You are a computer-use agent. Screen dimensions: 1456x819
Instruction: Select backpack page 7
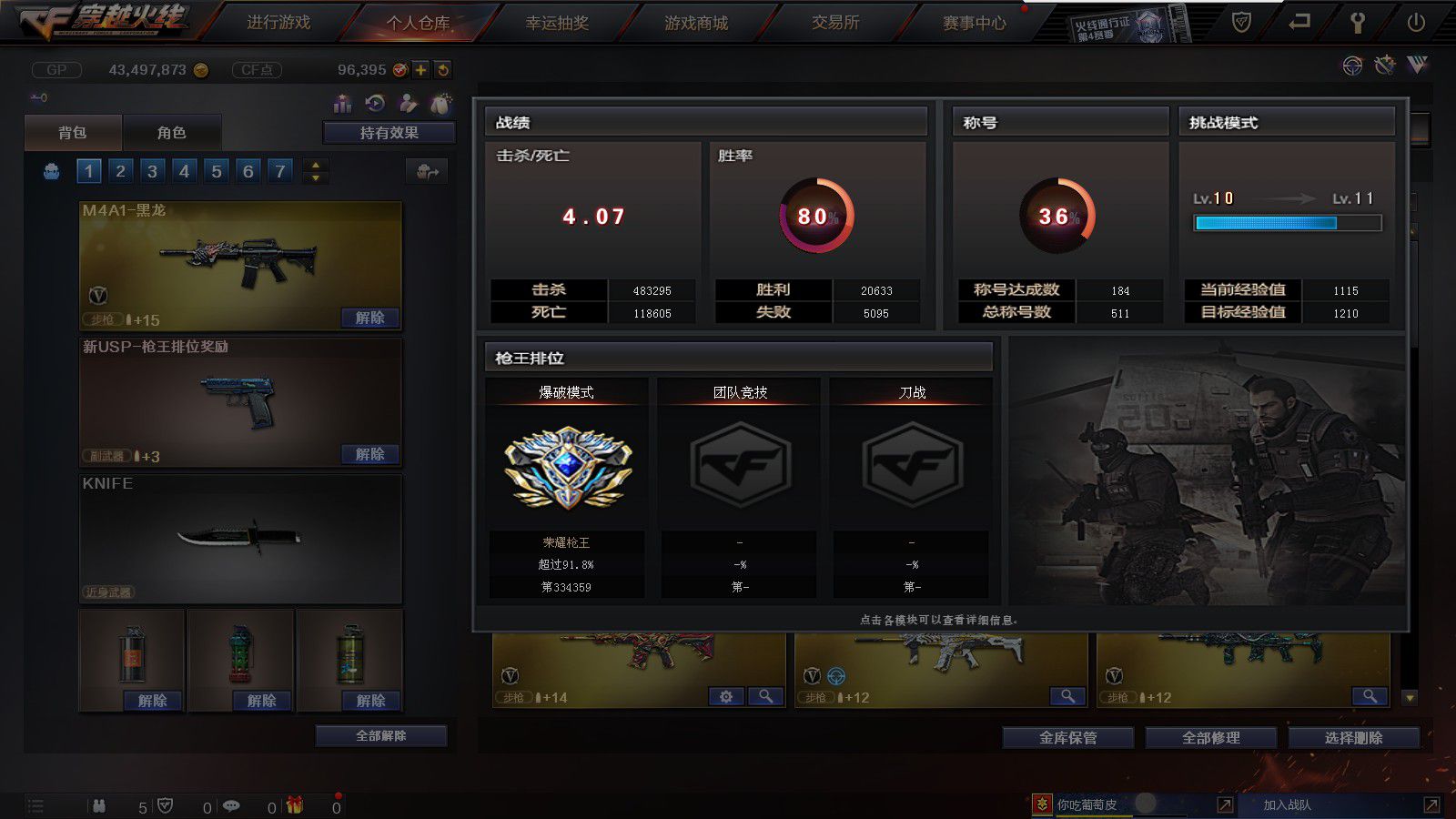pyautogui.click(x=279, y=170)
